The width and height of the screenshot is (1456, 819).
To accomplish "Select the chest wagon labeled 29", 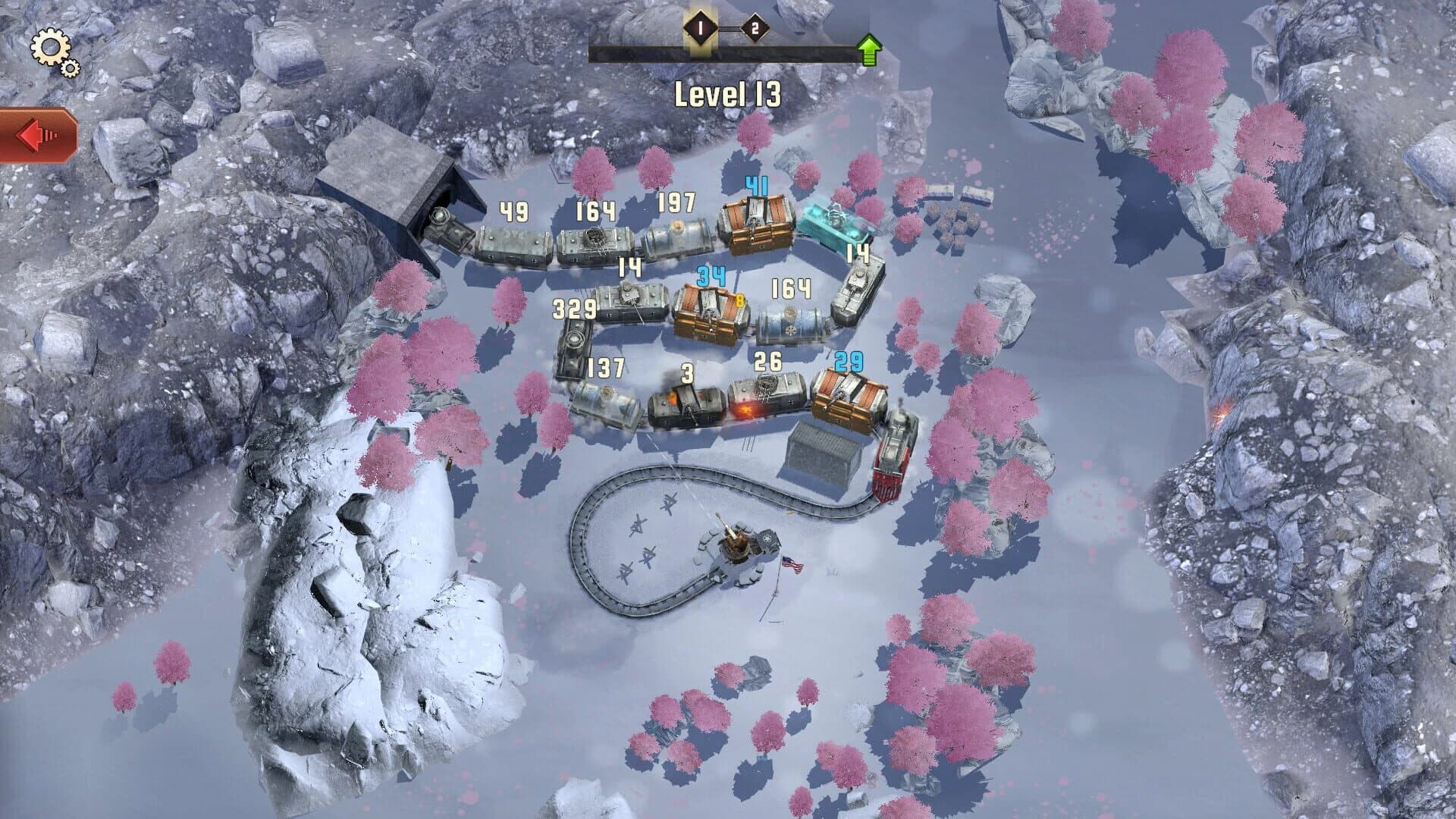I will (x=846, y=394).
